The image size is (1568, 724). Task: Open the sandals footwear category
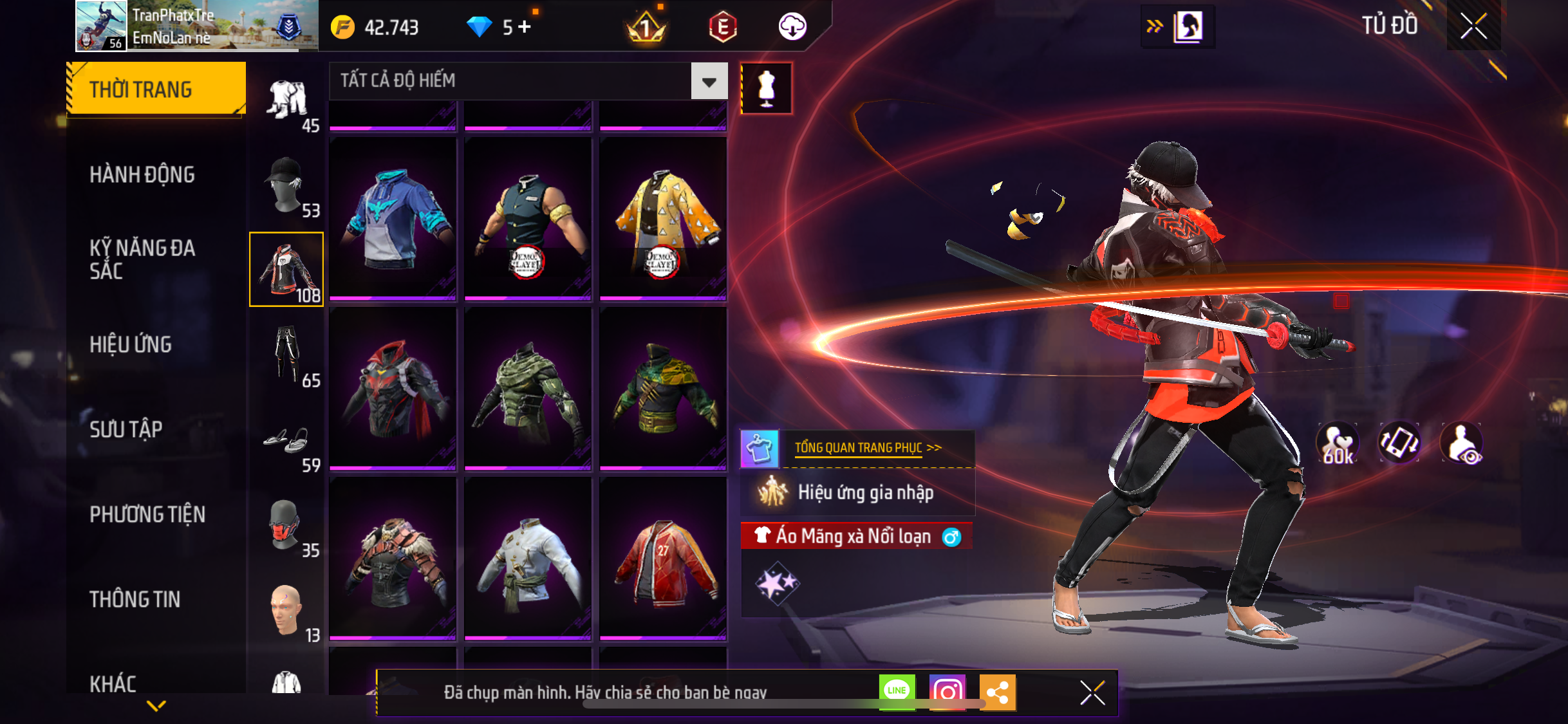coord(286,444)
